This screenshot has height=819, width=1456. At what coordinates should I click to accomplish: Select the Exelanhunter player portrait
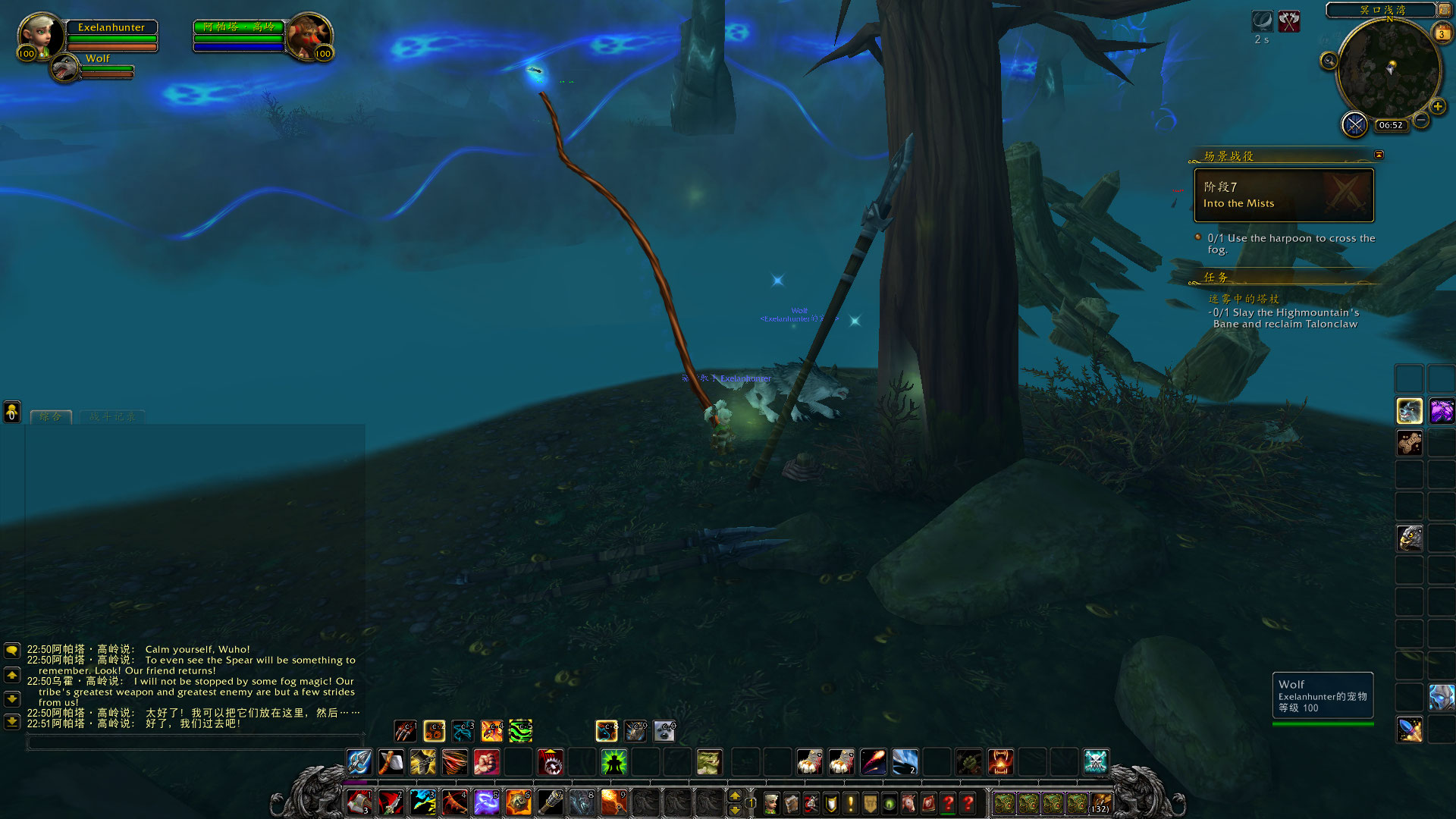point(40,35)
